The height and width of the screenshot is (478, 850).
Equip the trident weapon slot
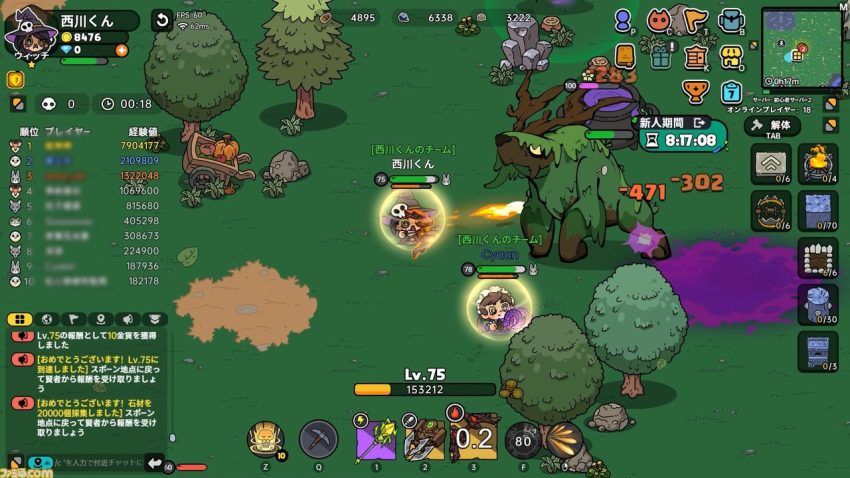423,438
